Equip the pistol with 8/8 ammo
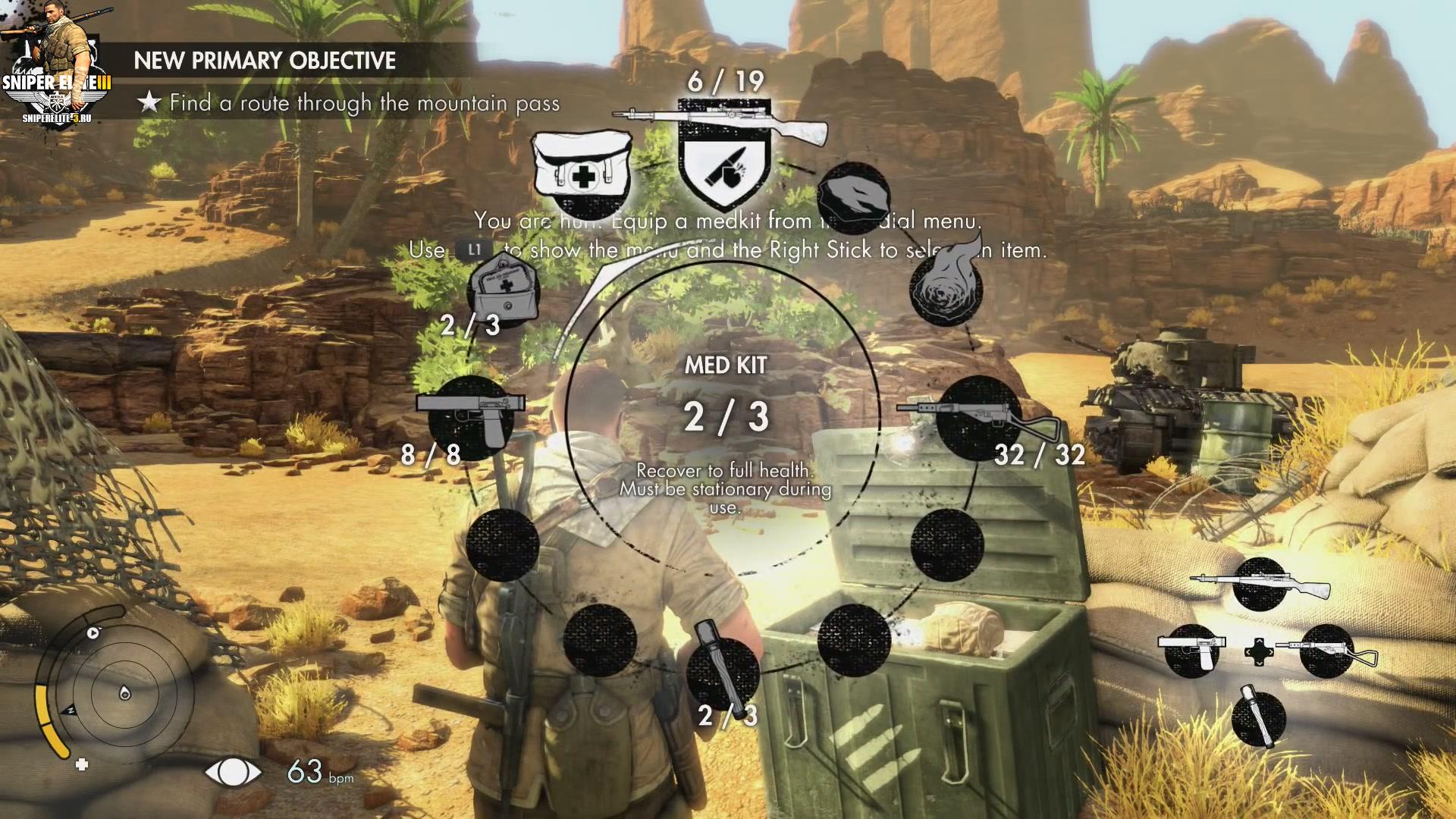The width and height of the screenshot is (1456, 819). click(x=472, y=413)
